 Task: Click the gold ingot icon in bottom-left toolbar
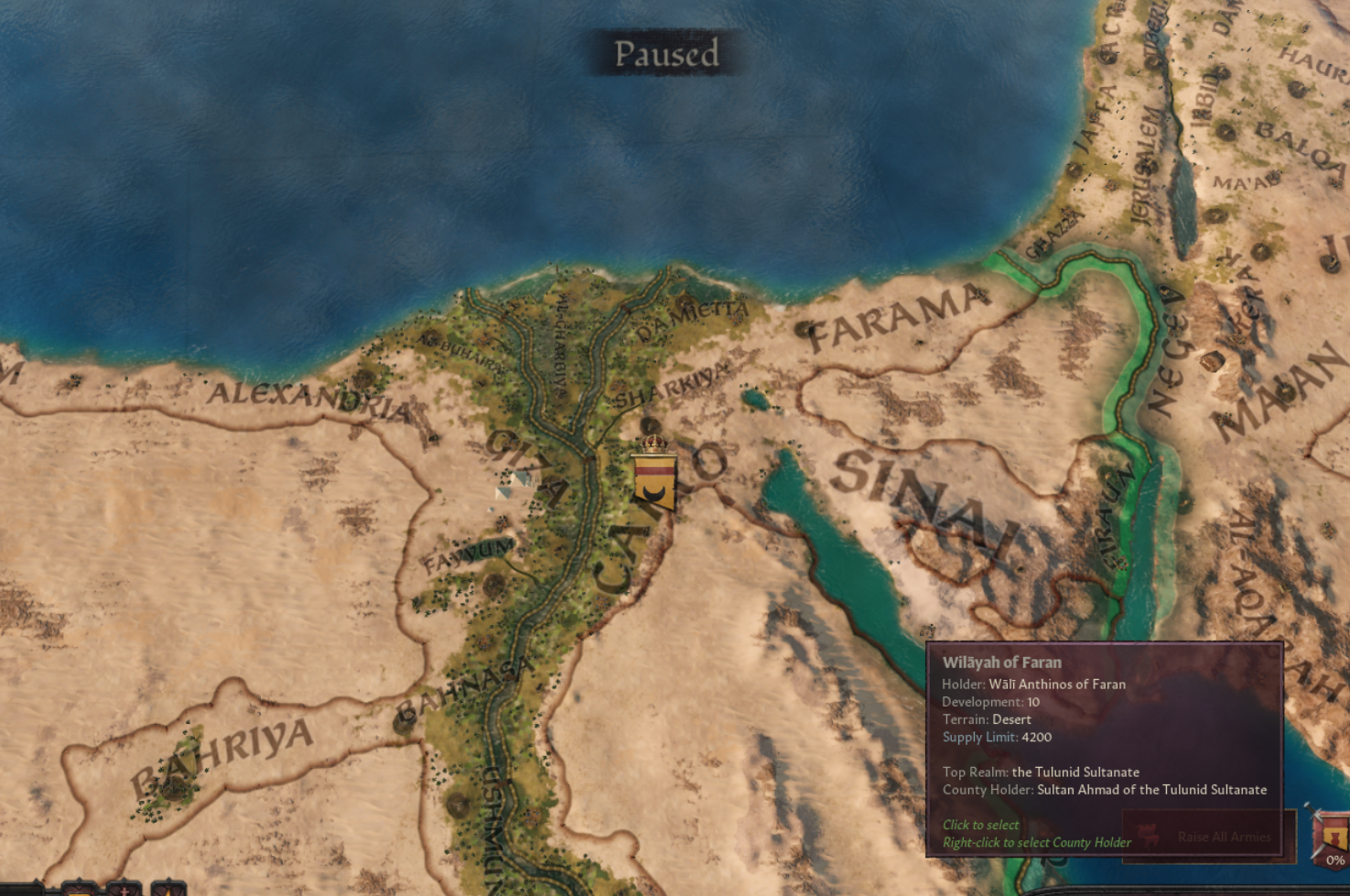(81, 892)
